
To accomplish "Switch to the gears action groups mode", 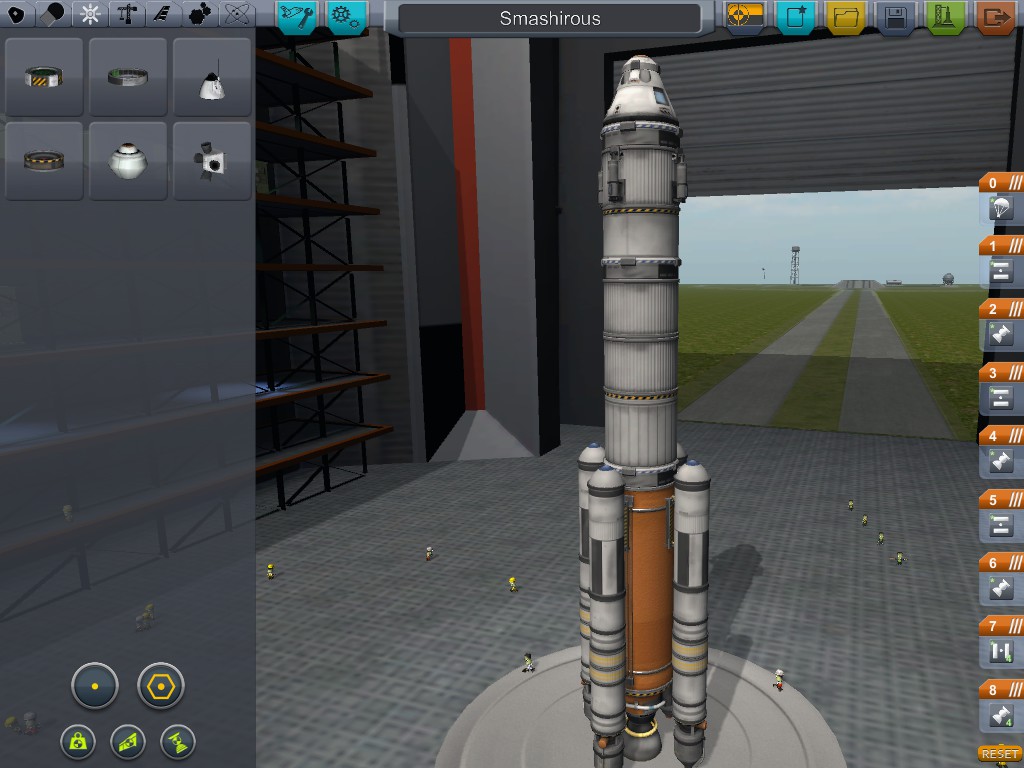I will (346, 16).
